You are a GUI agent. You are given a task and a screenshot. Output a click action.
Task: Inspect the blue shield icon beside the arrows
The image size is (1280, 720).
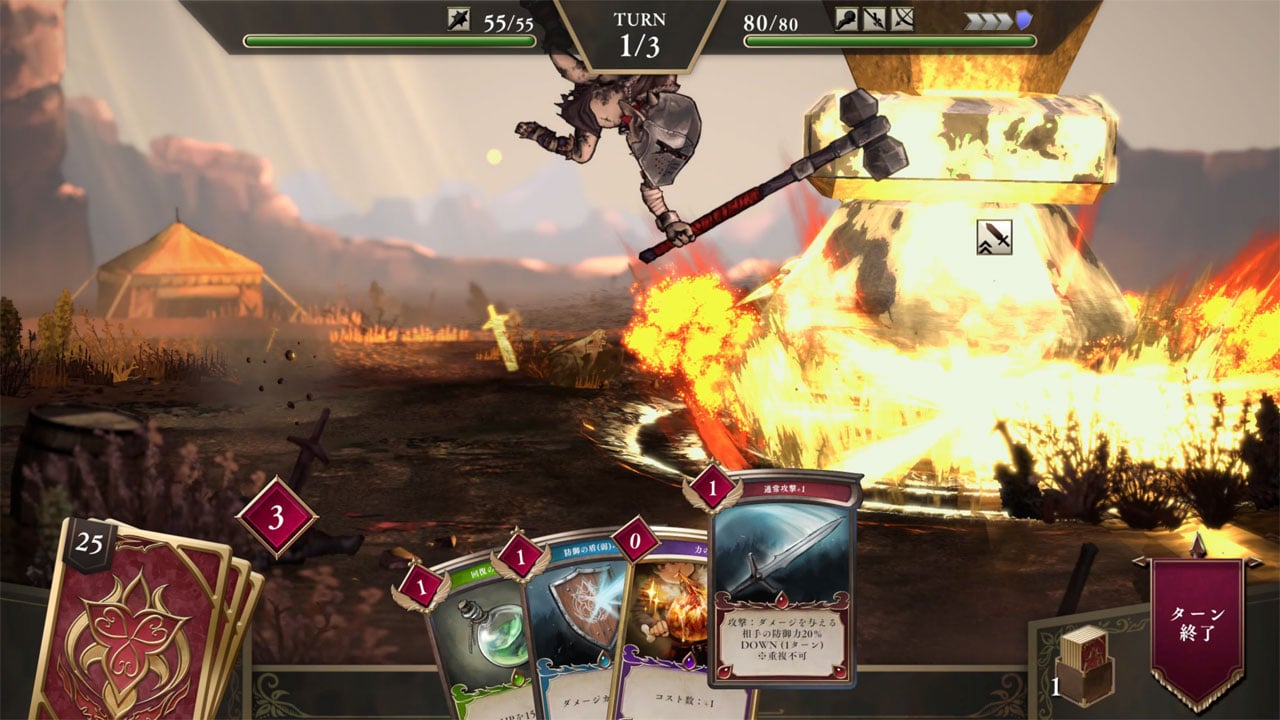click(x=1023, y=20)
